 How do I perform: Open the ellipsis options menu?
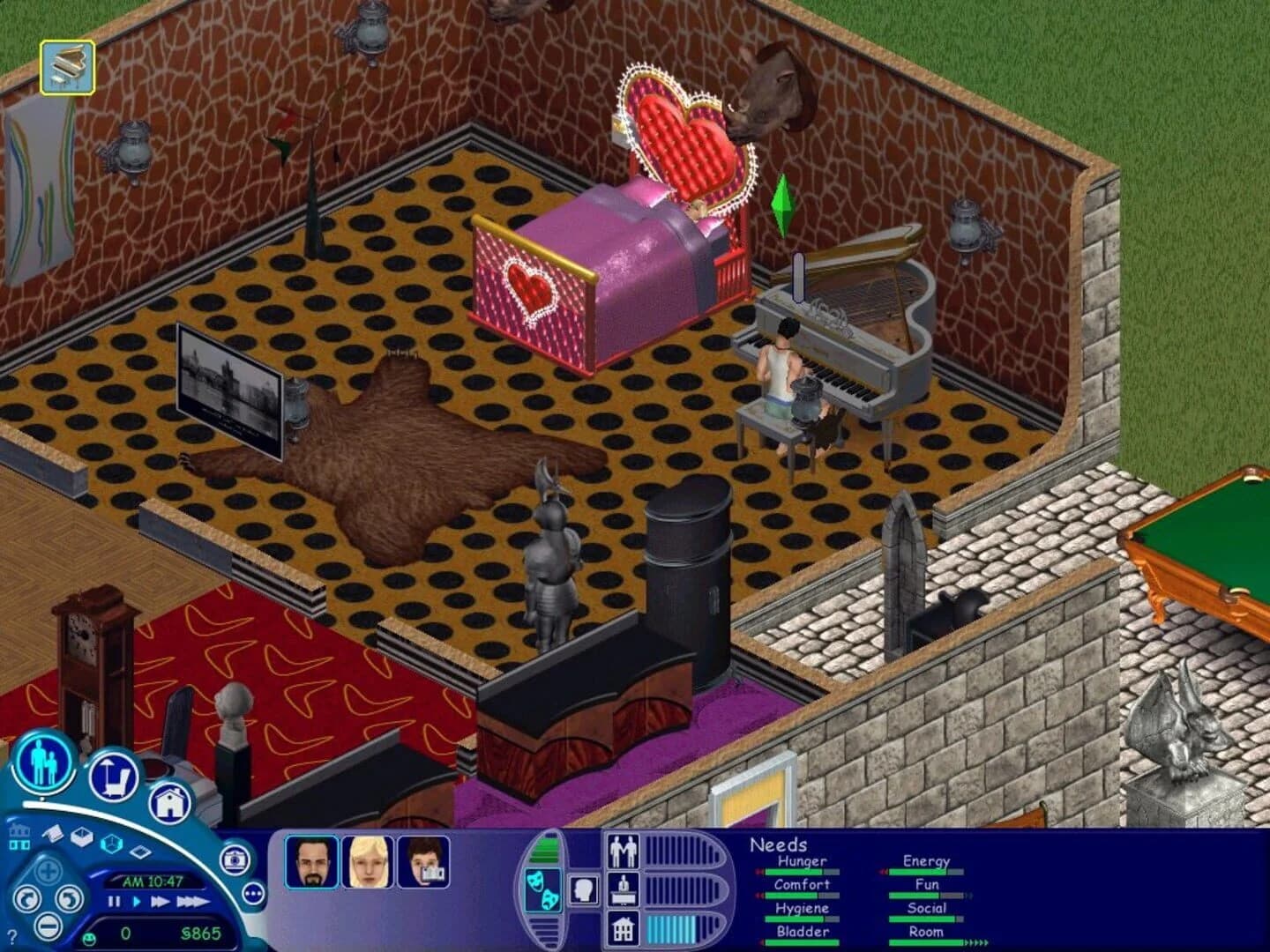(253, 893)
